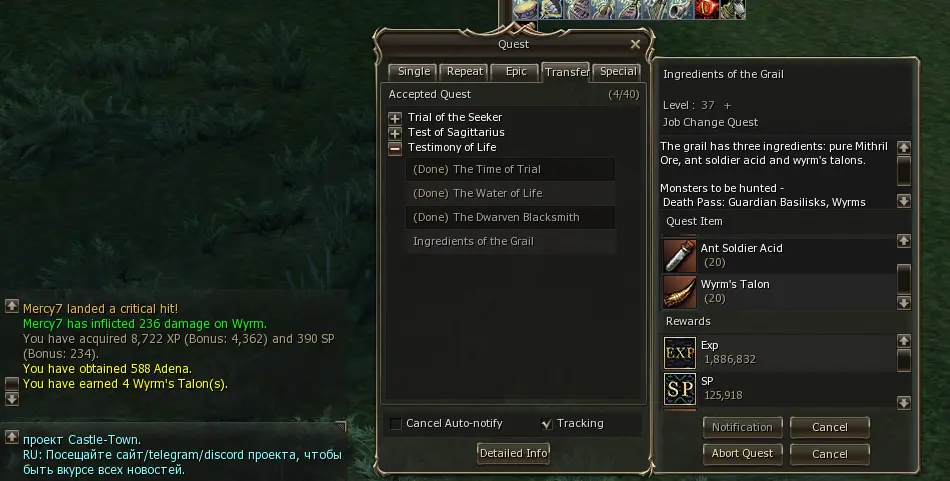The image size is (950, 481).
Task: Abort the selected quest
Action: (x=742, y=453)
